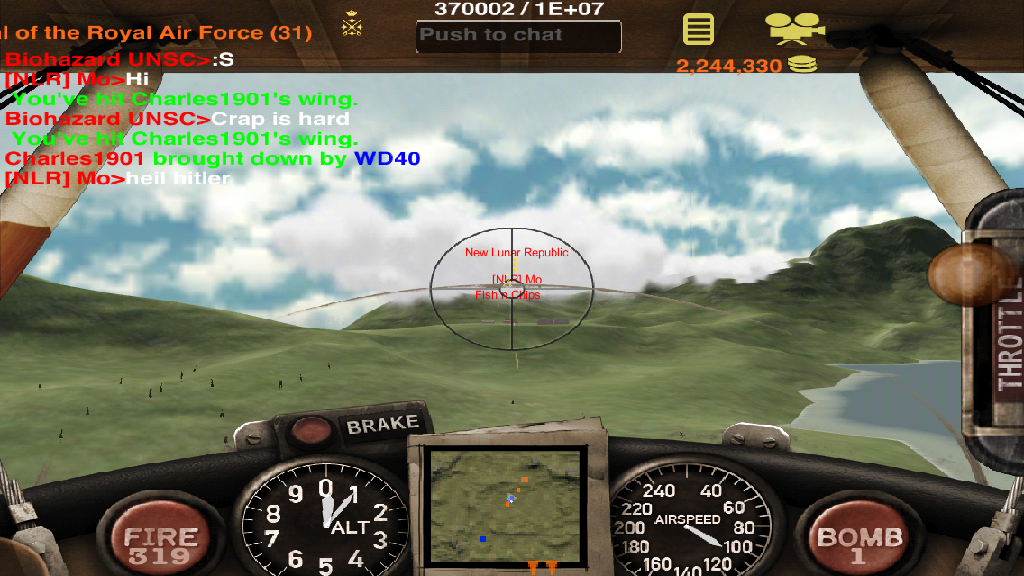The height and width of the screenshot is (576, 1024).
Task: Open the gold coins balance
Action: (745, 66)
